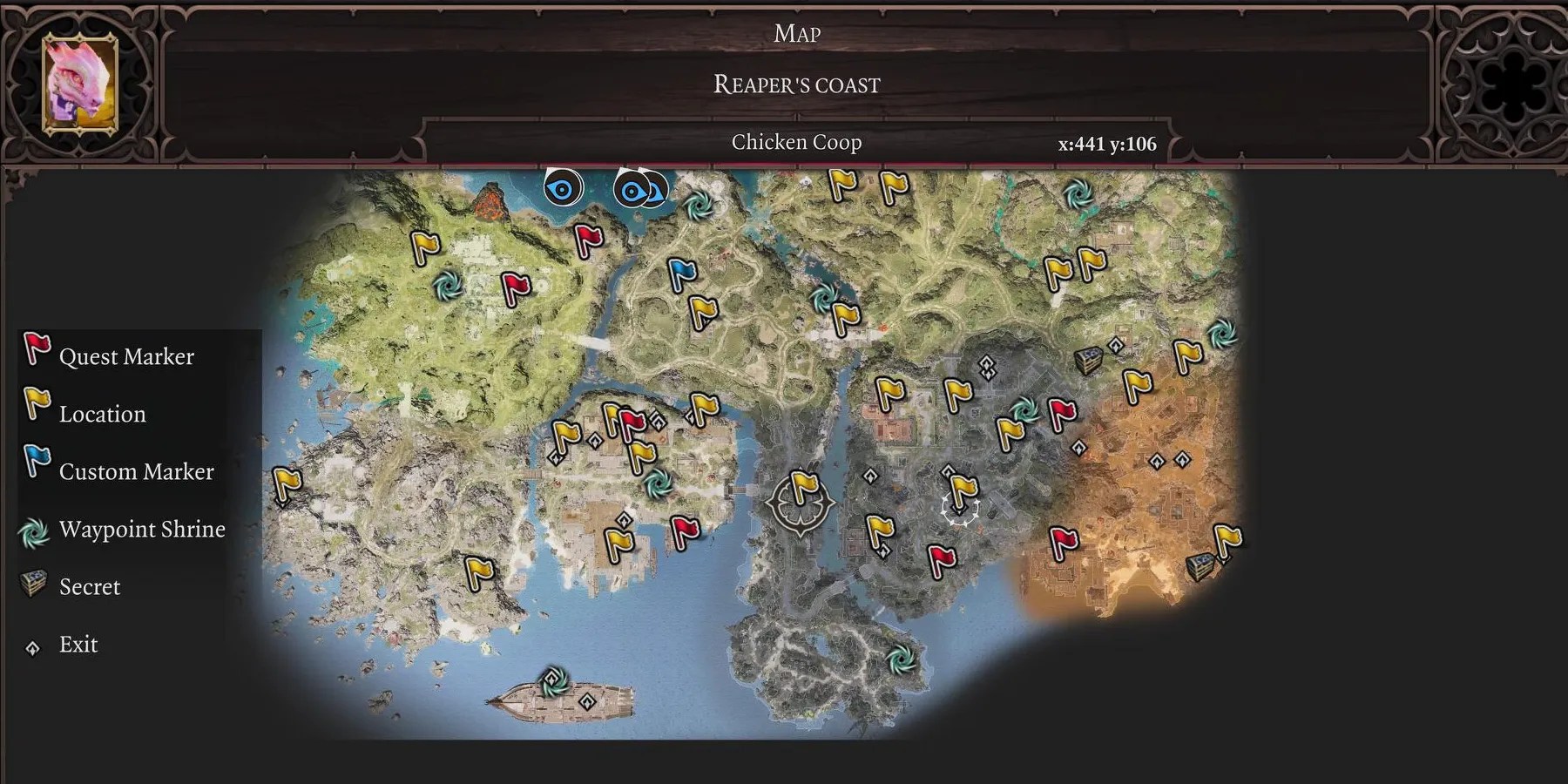This screenshot has width=1568, height=784.
Task: Toggle the left blue eye marker at map top
Action: tap(562, 187)
